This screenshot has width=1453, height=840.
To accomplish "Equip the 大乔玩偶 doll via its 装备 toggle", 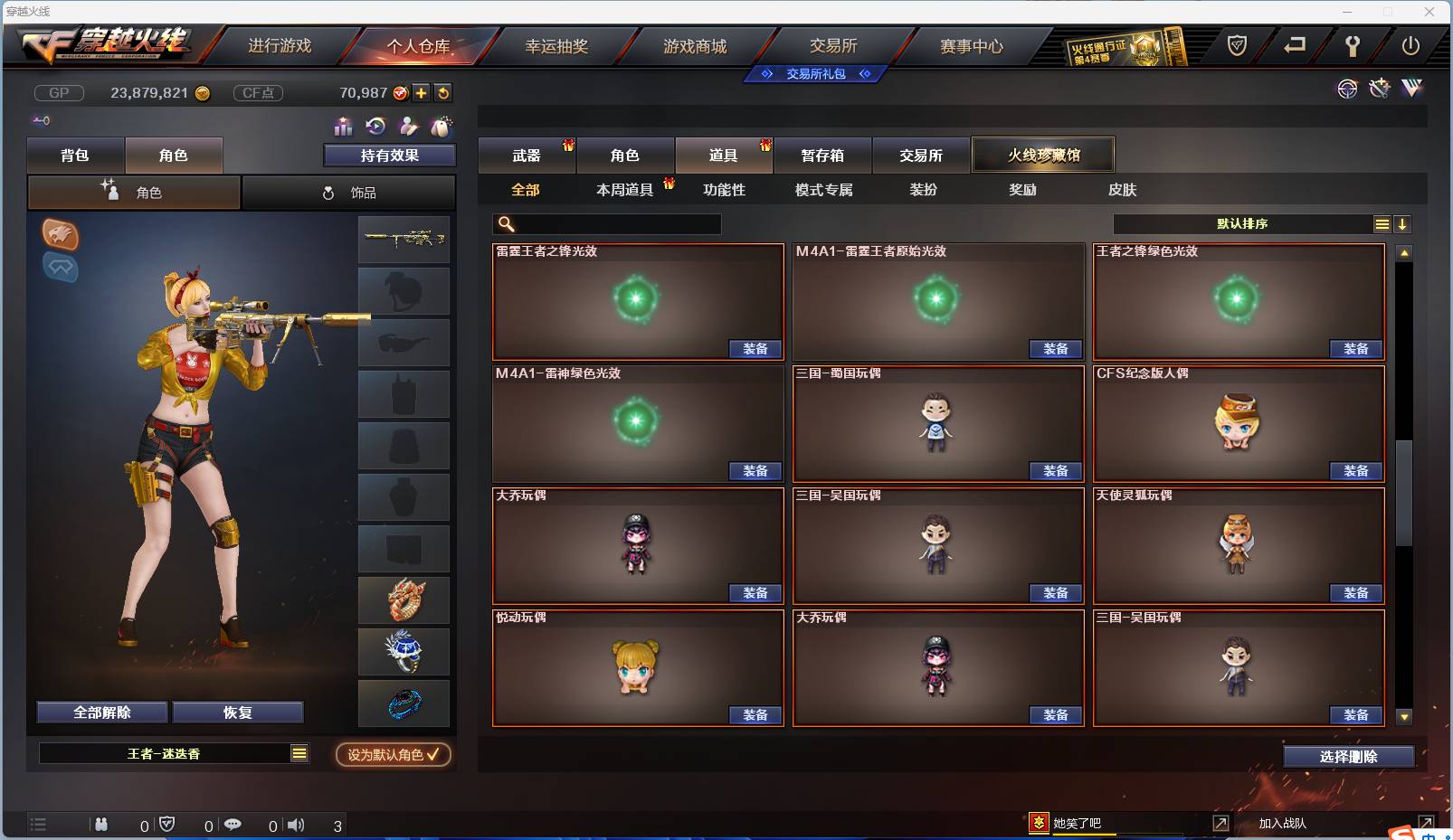I will coord(756,592).
